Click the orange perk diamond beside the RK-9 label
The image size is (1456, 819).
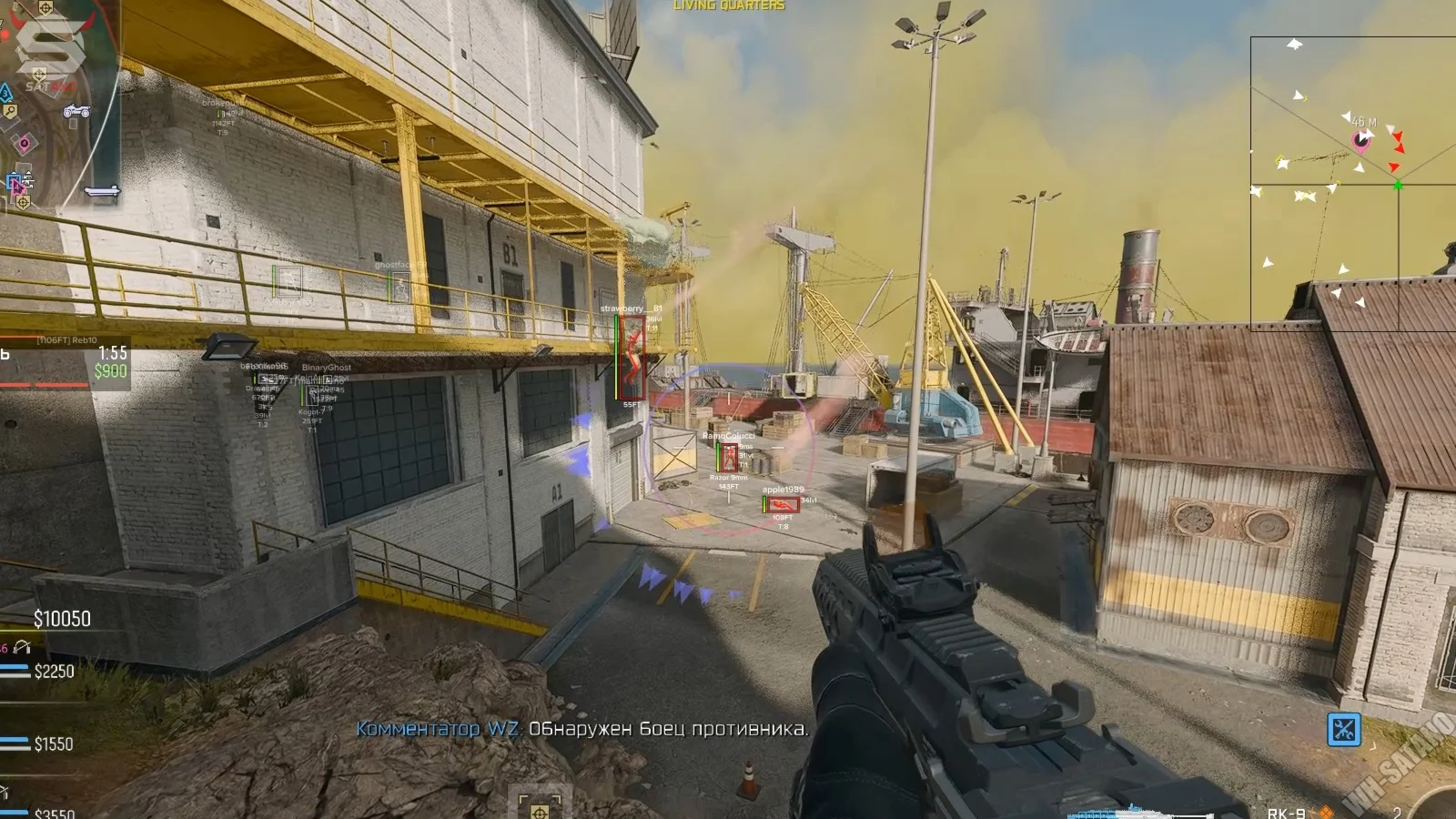click(x=1327, y=812)
